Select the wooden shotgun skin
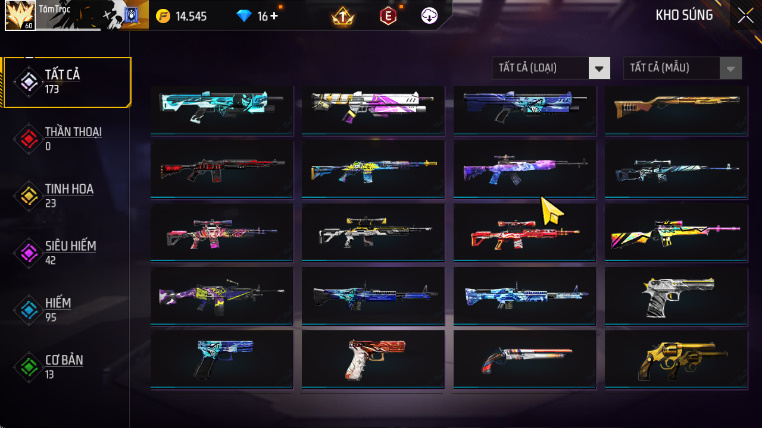 point(677,106)
